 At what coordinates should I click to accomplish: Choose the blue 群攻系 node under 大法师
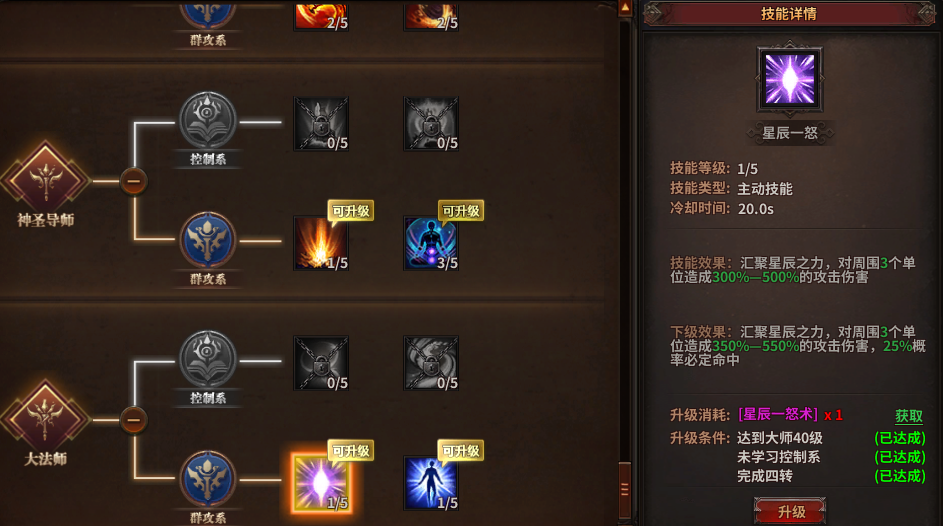pos(208,479)
